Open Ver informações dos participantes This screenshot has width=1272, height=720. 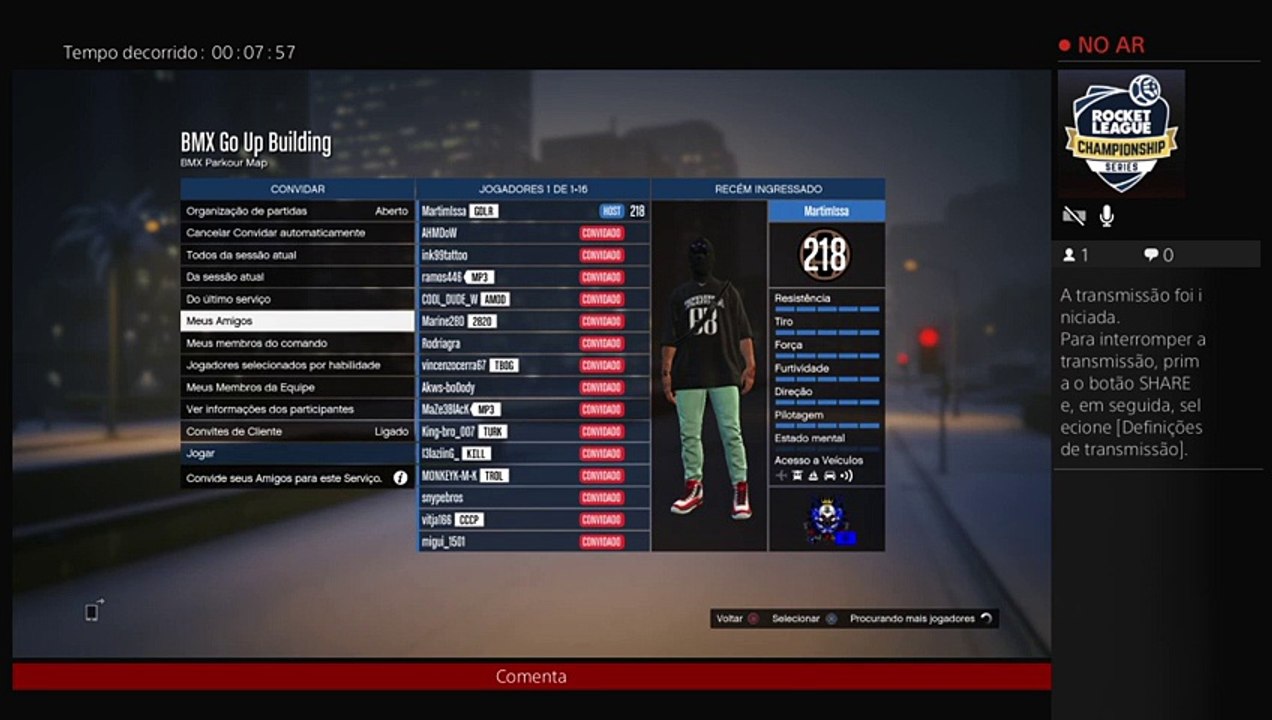pos(297,409)
